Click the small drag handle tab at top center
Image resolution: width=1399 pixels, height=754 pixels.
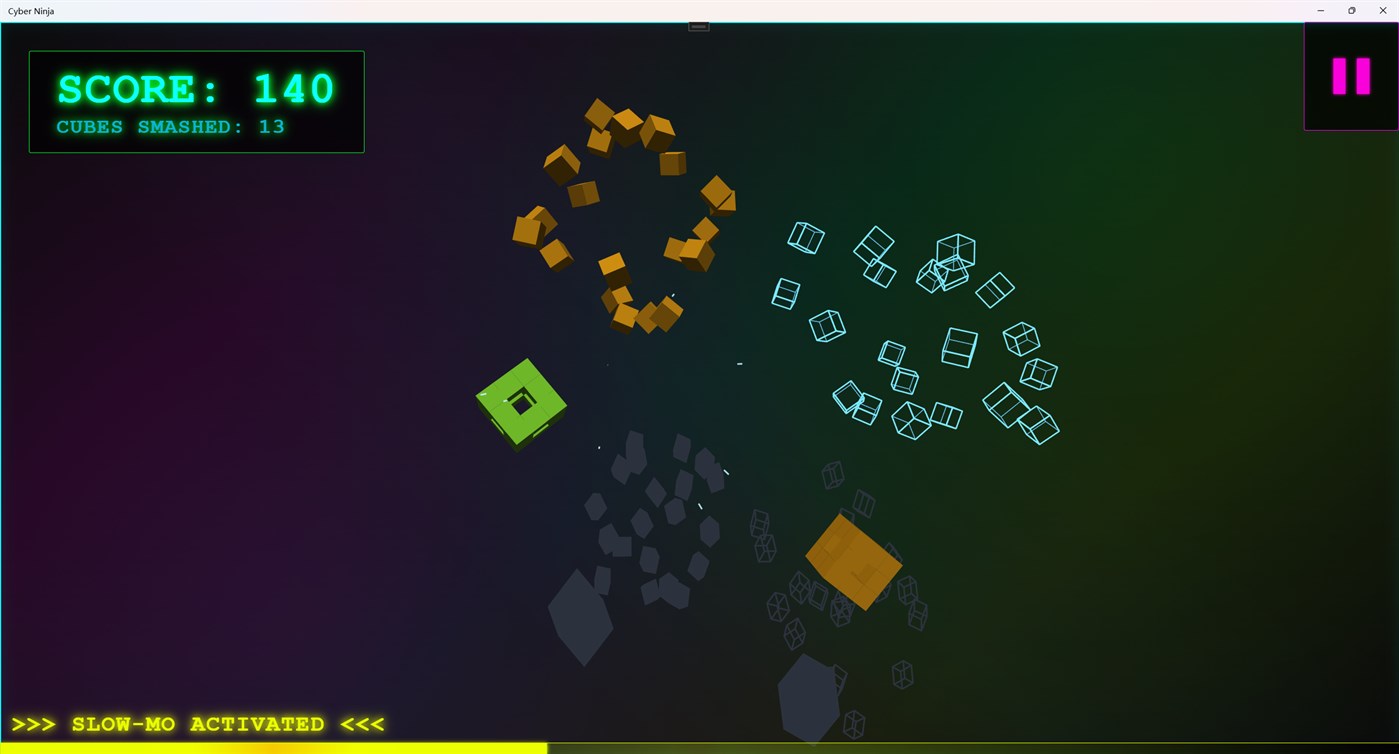[698, 25]
